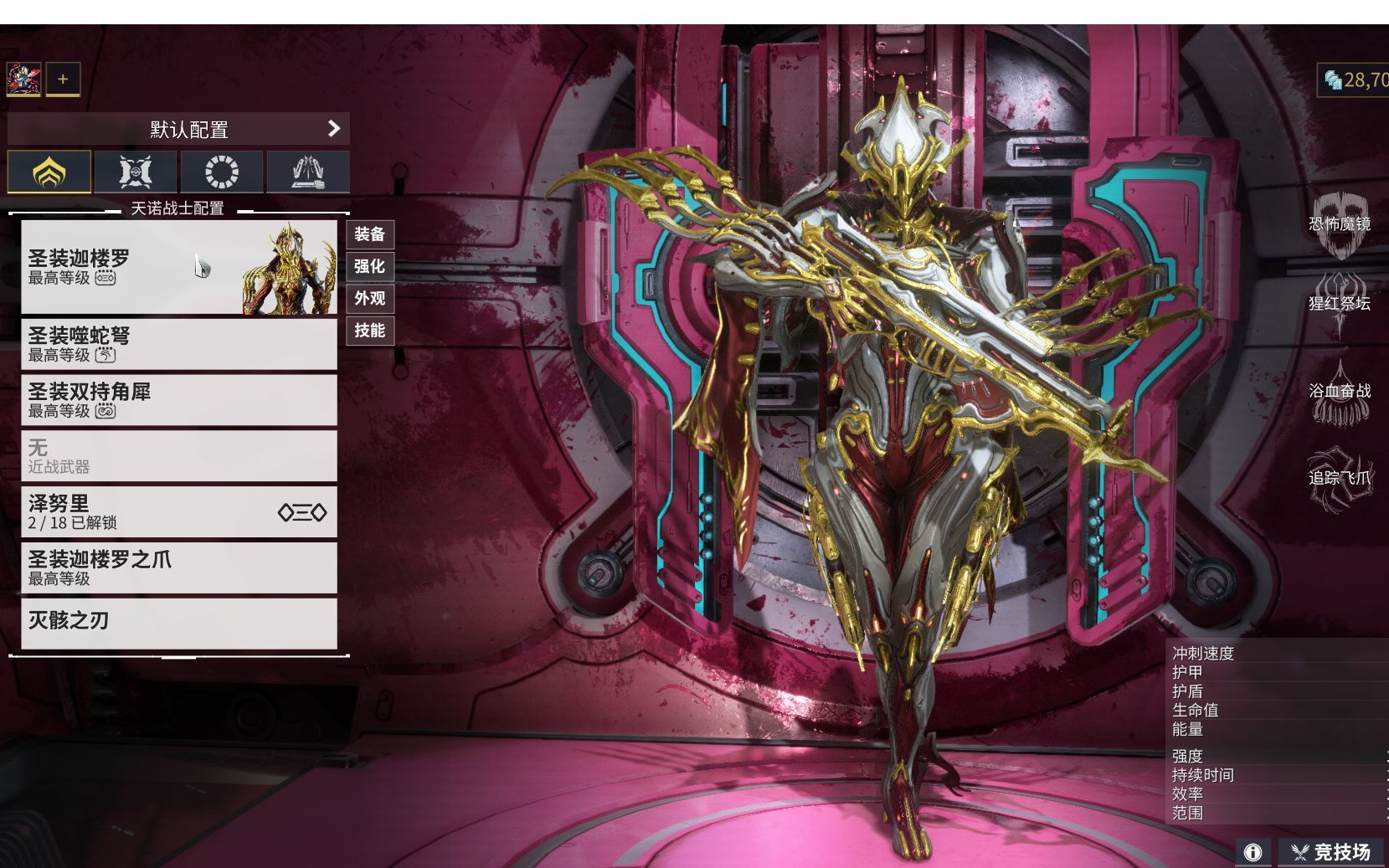Image resolution: width=1389 pixels, height=868 pixels.
Task: Open the 外观 appearance menu
Action: 369,298
